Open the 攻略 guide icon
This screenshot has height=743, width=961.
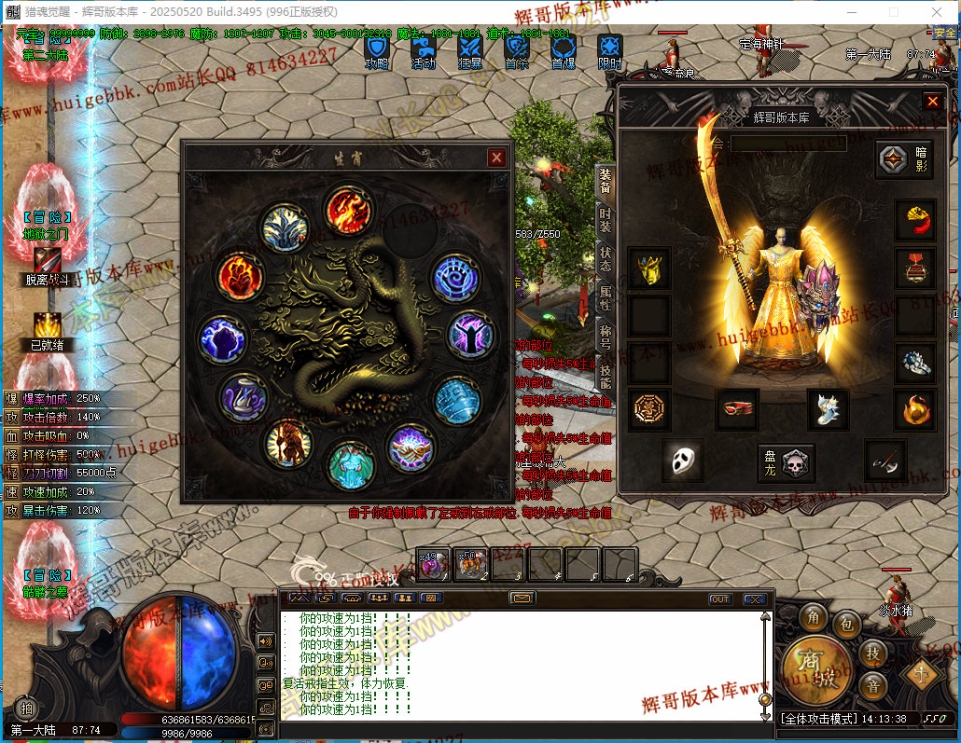[377, 49]
